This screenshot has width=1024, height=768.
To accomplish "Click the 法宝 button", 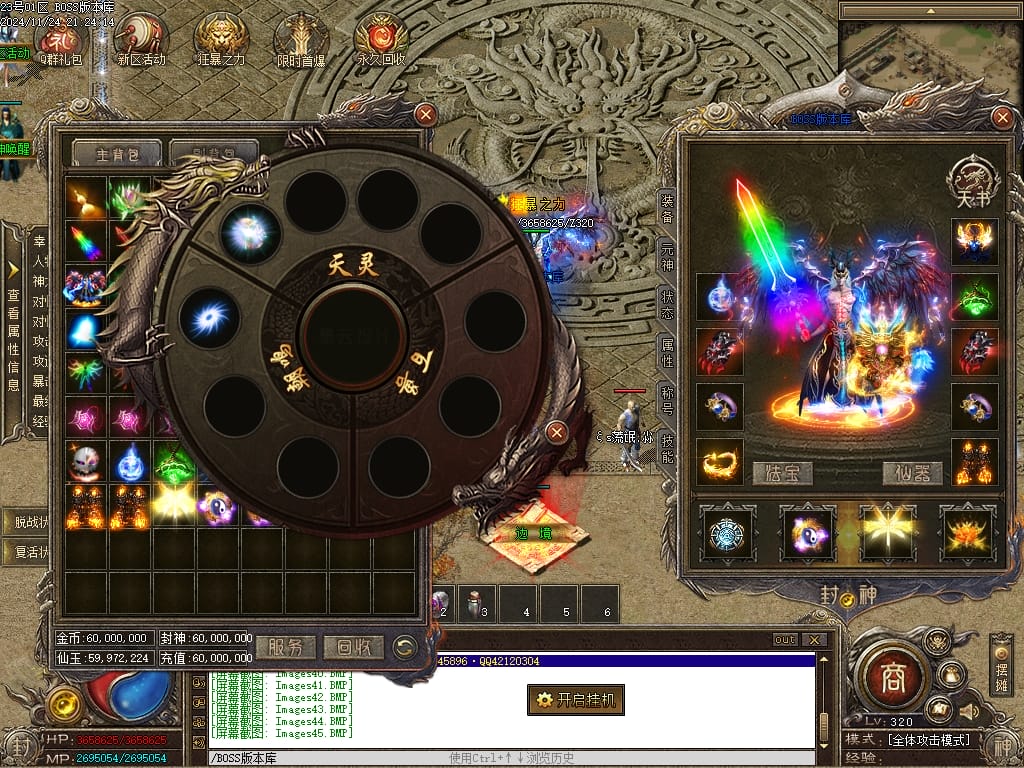I will 782,473.
